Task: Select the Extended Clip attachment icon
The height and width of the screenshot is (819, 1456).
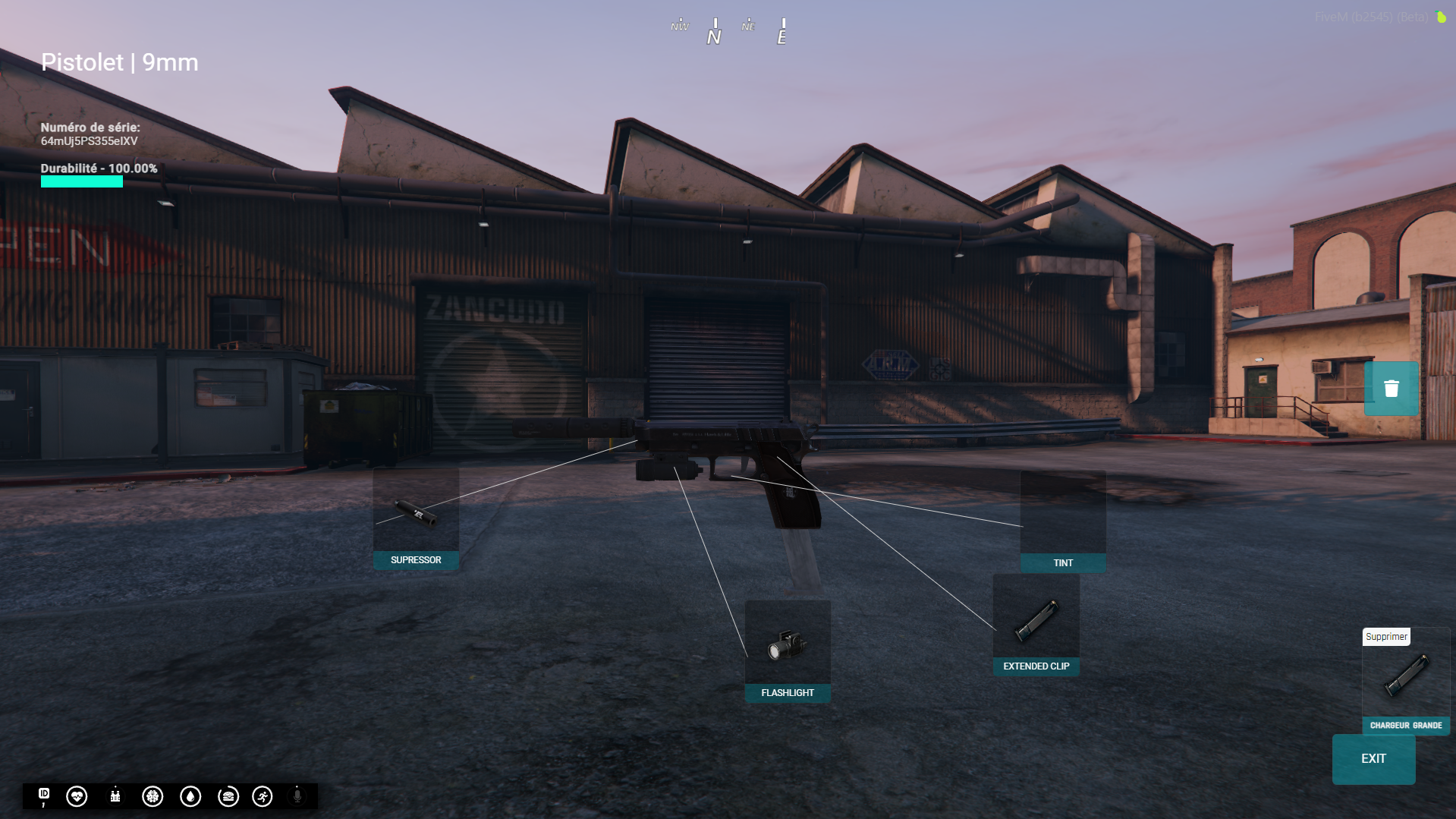Action: pyautogui.click(x=1036, y=619)
